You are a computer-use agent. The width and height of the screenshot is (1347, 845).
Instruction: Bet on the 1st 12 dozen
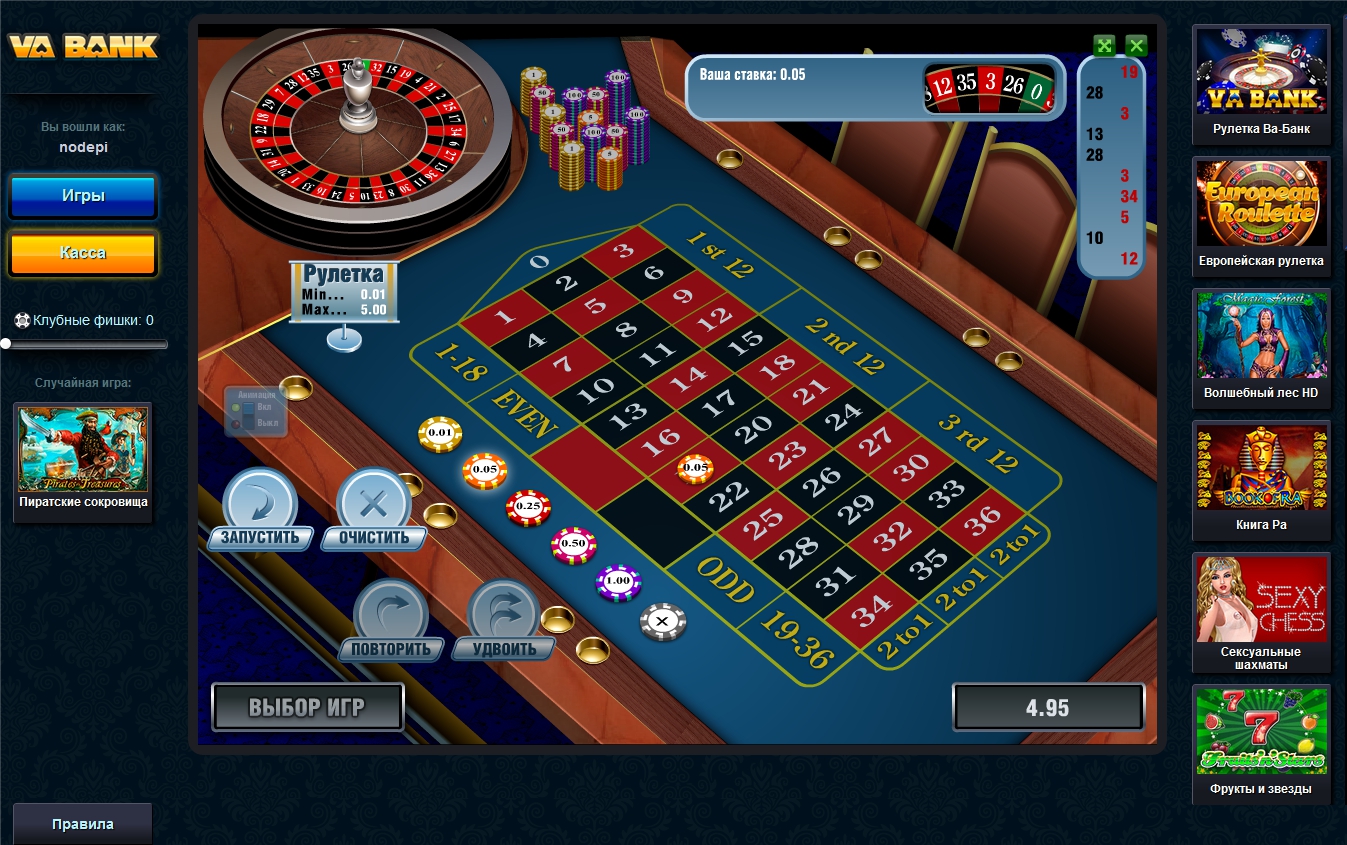(x=719, y=254)
